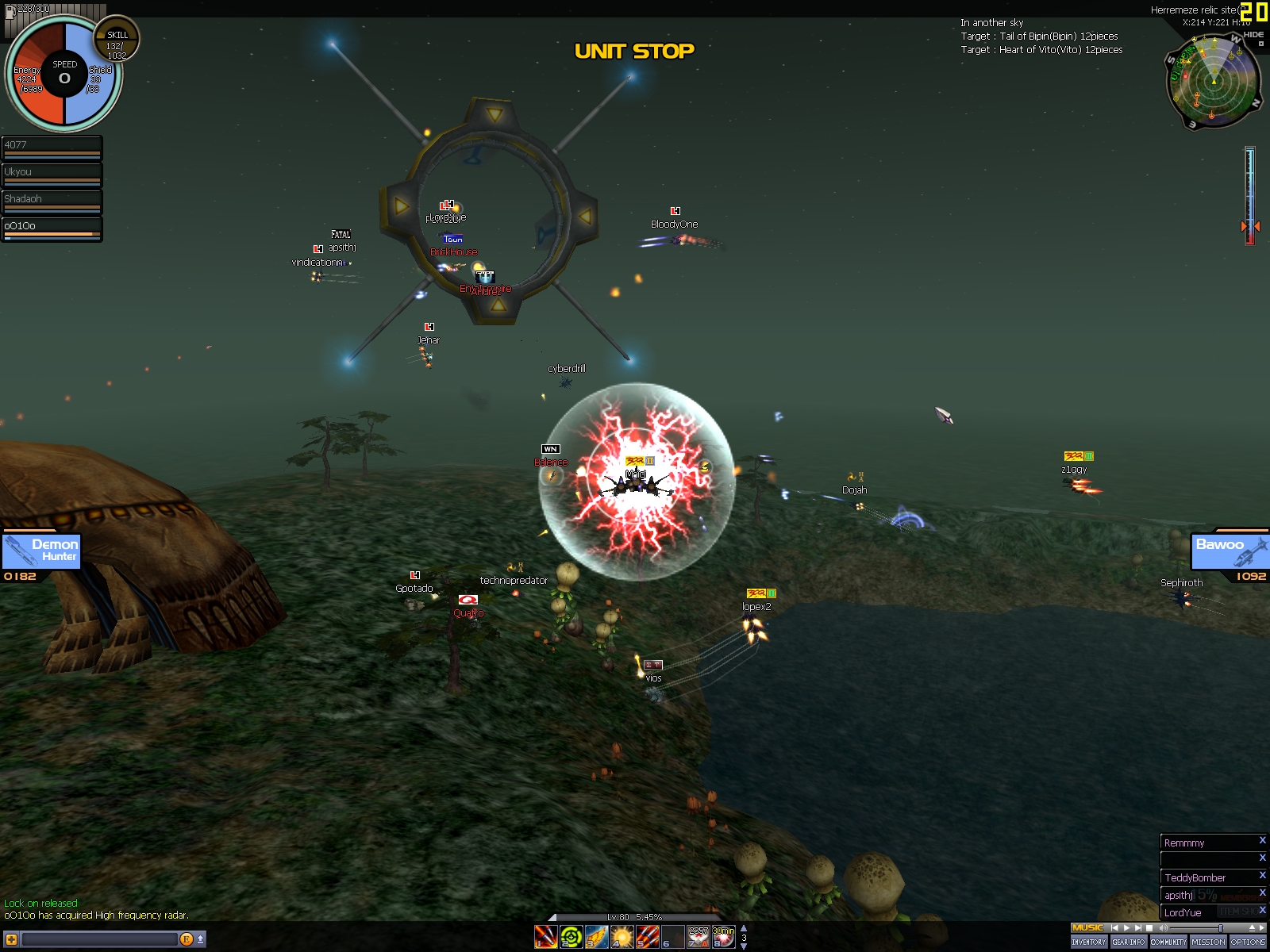The width and height of the screenshot is (1270, 952).
Task: Activate the yellow sun skill in slot 4
Action: (x=622, y=937)
